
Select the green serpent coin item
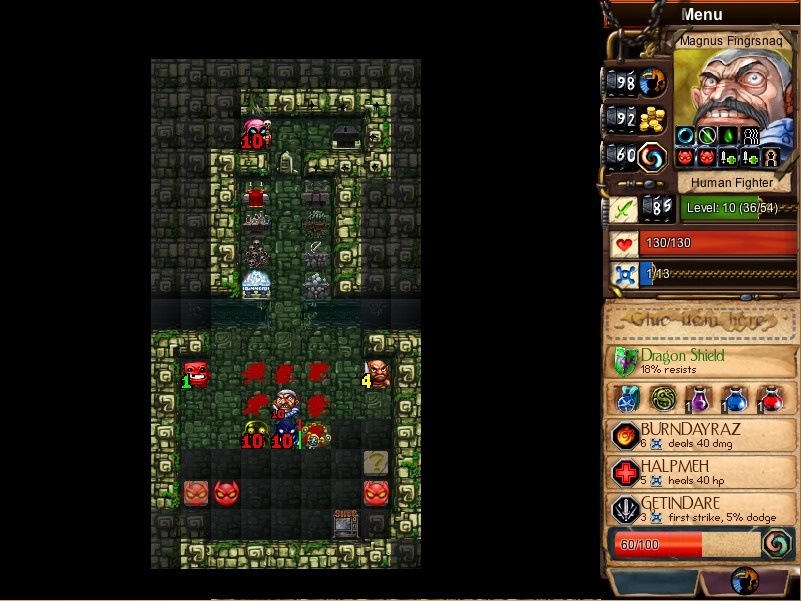[663, 399]
